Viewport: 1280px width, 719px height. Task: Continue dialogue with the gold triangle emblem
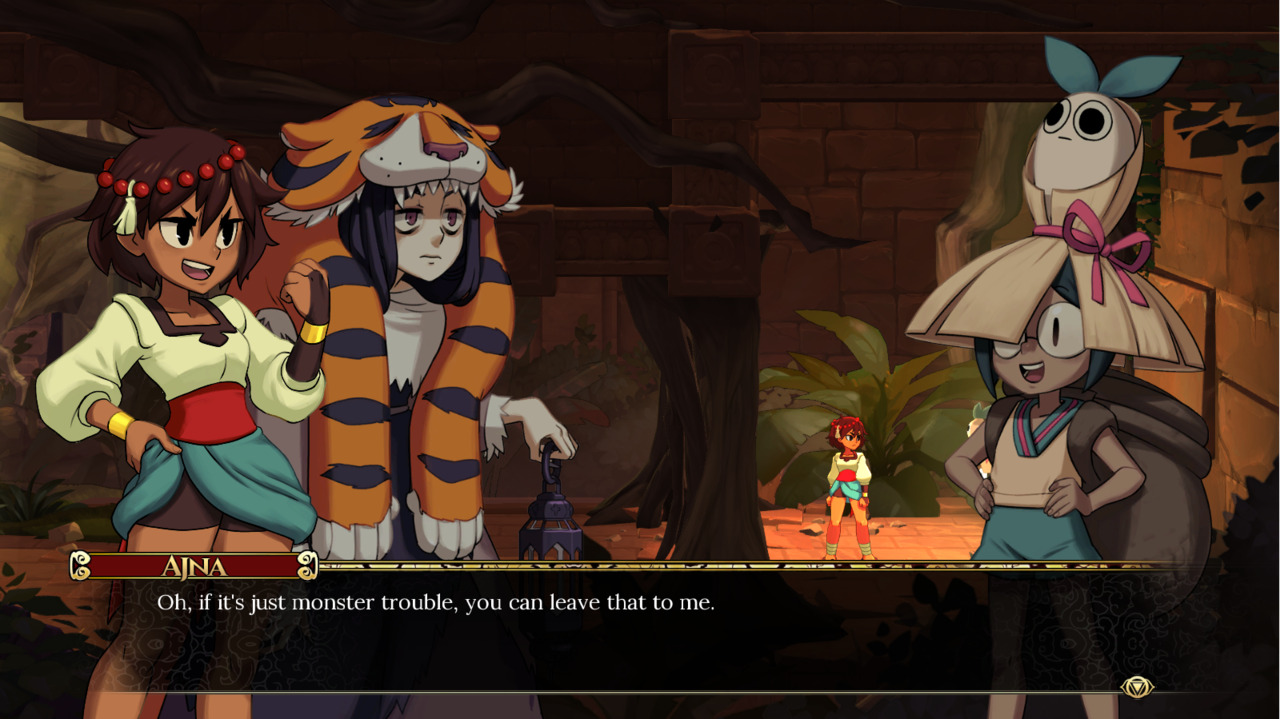1137,687
